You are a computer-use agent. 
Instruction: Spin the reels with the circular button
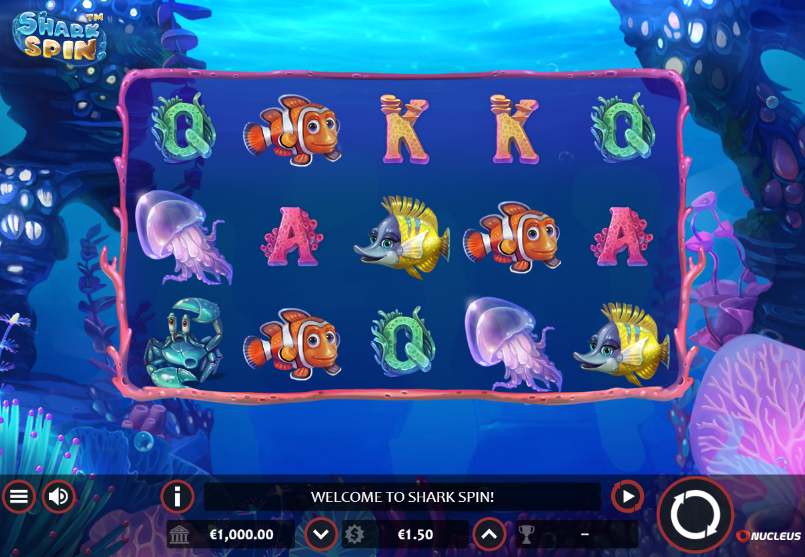point(695,516)
